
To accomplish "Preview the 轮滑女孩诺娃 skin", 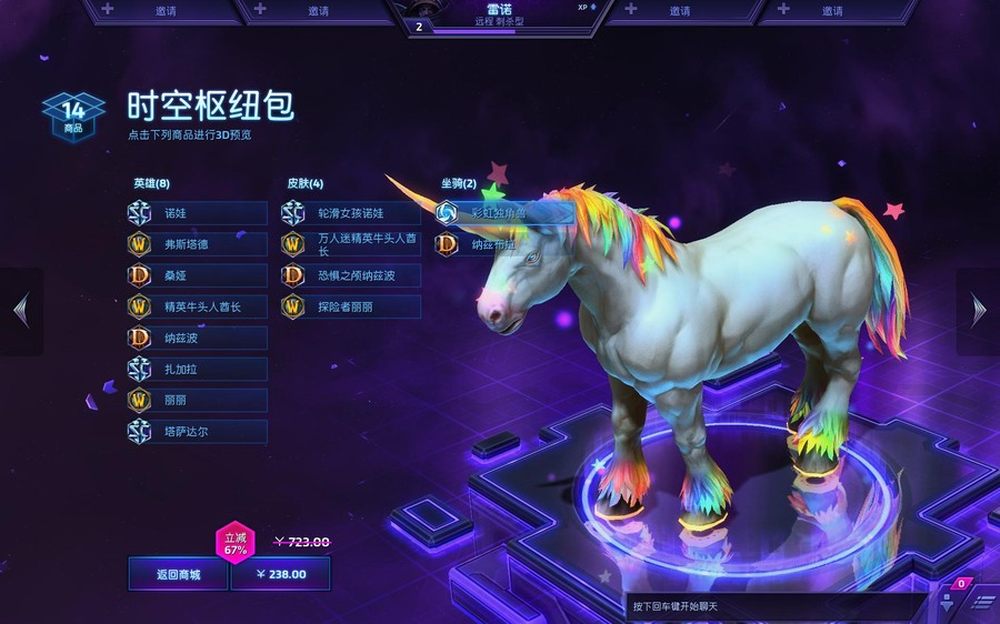I will [x=352, y=213].
